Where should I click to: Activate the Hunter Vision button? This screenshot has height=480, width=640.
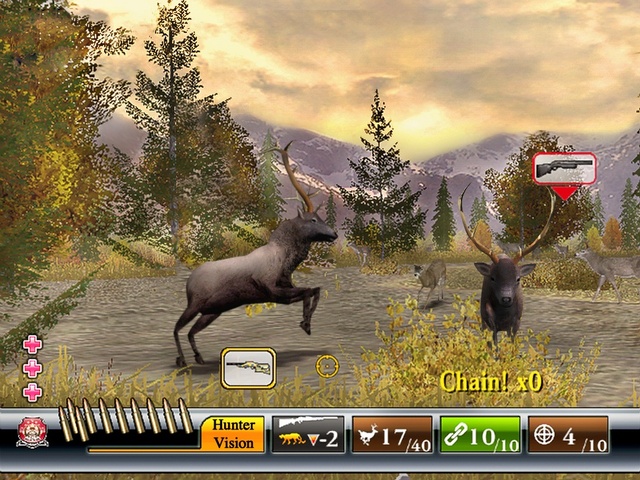pyautogui.click(x=233, y=433)
